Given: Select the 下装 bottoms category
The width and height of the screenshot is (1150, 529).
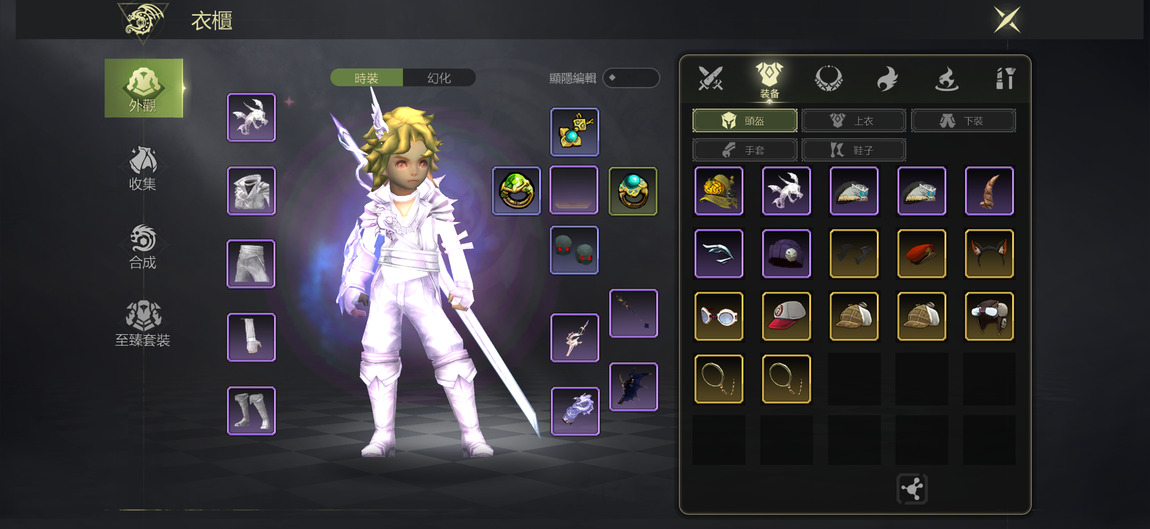Looking at the screenshot, I should 963,121.
